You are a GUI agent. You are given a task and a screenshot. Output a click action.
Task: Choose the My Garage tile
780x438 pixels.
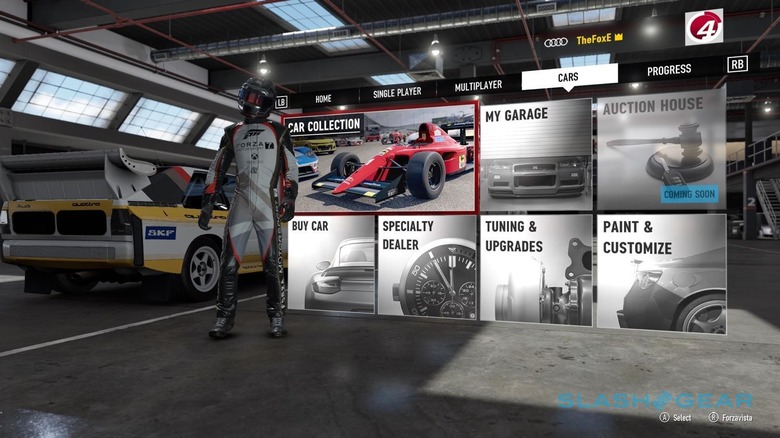pos(534,153)
